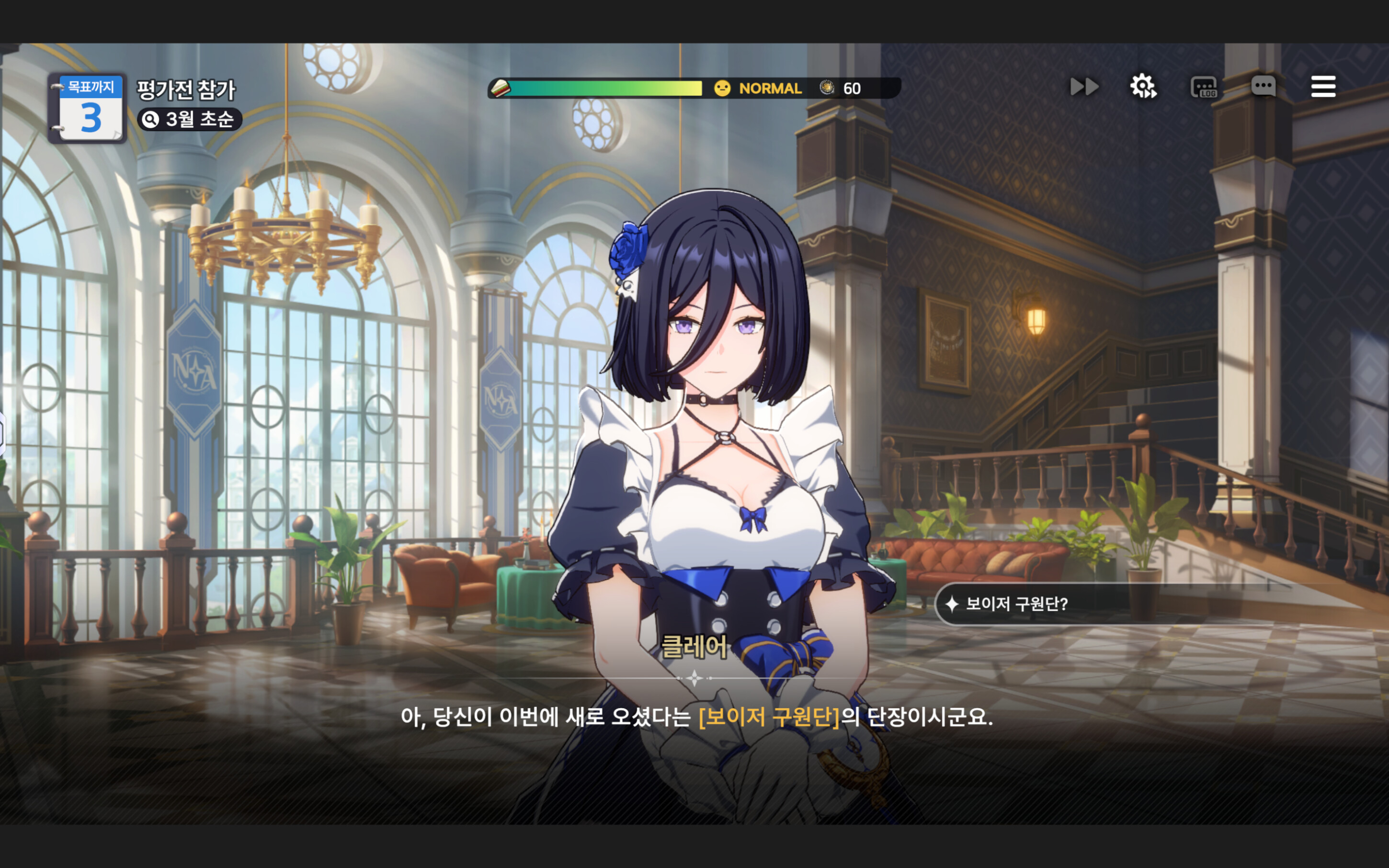Open the hamburger menu
Screen dimensions: 1389x868
pos(1323,87)
